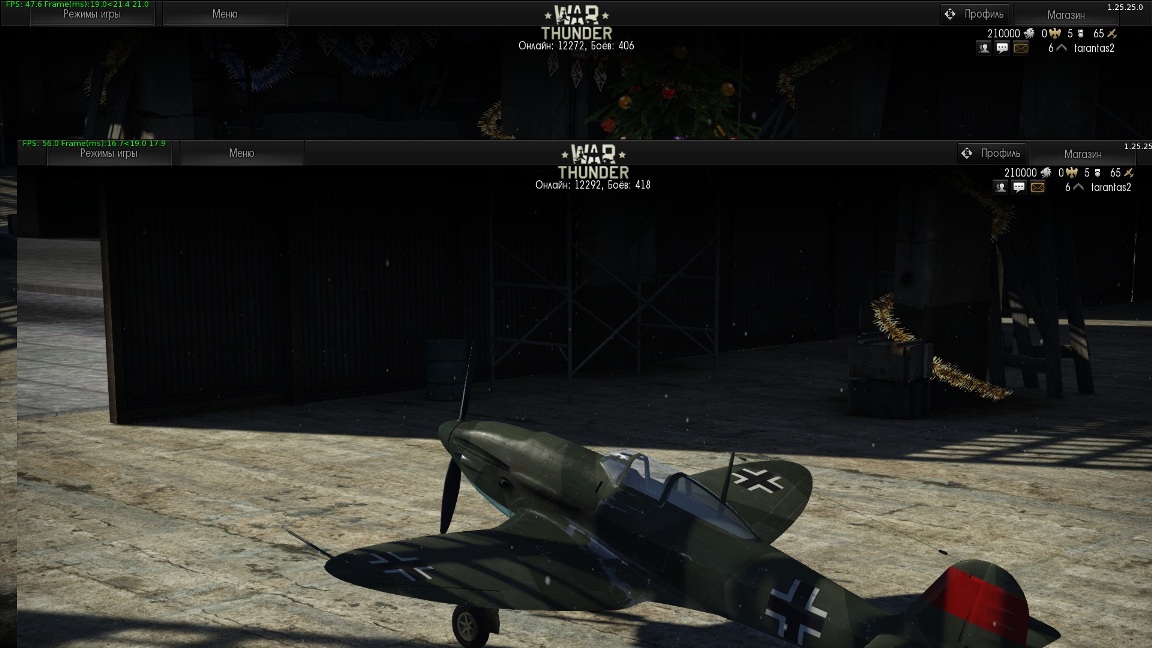Screen dimensions: 1152x648
Task: Open Профиль in the upper bar
Action: (975, 14)
